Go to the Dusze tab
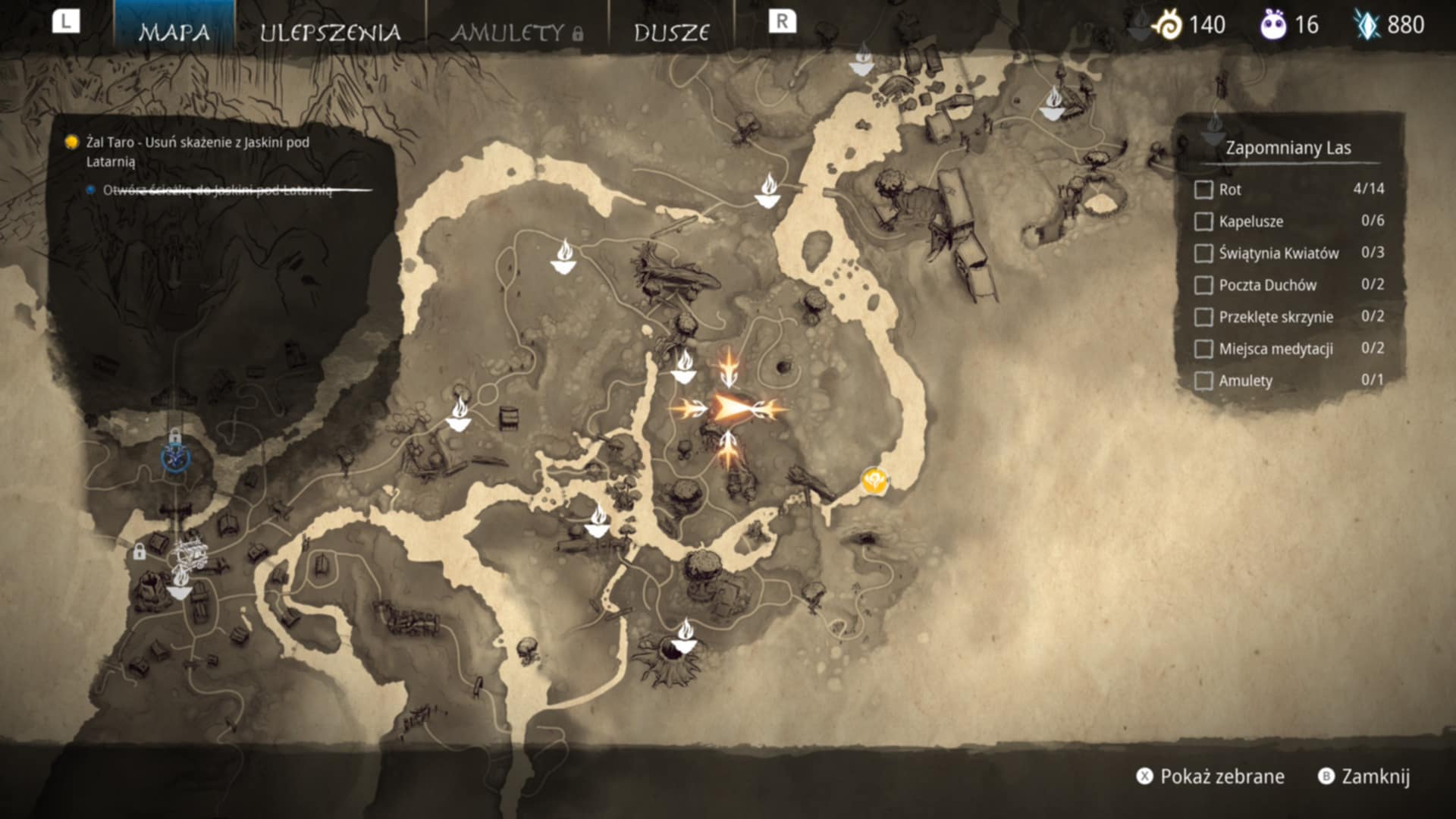The image size is (1456, 819). (671, 32)
